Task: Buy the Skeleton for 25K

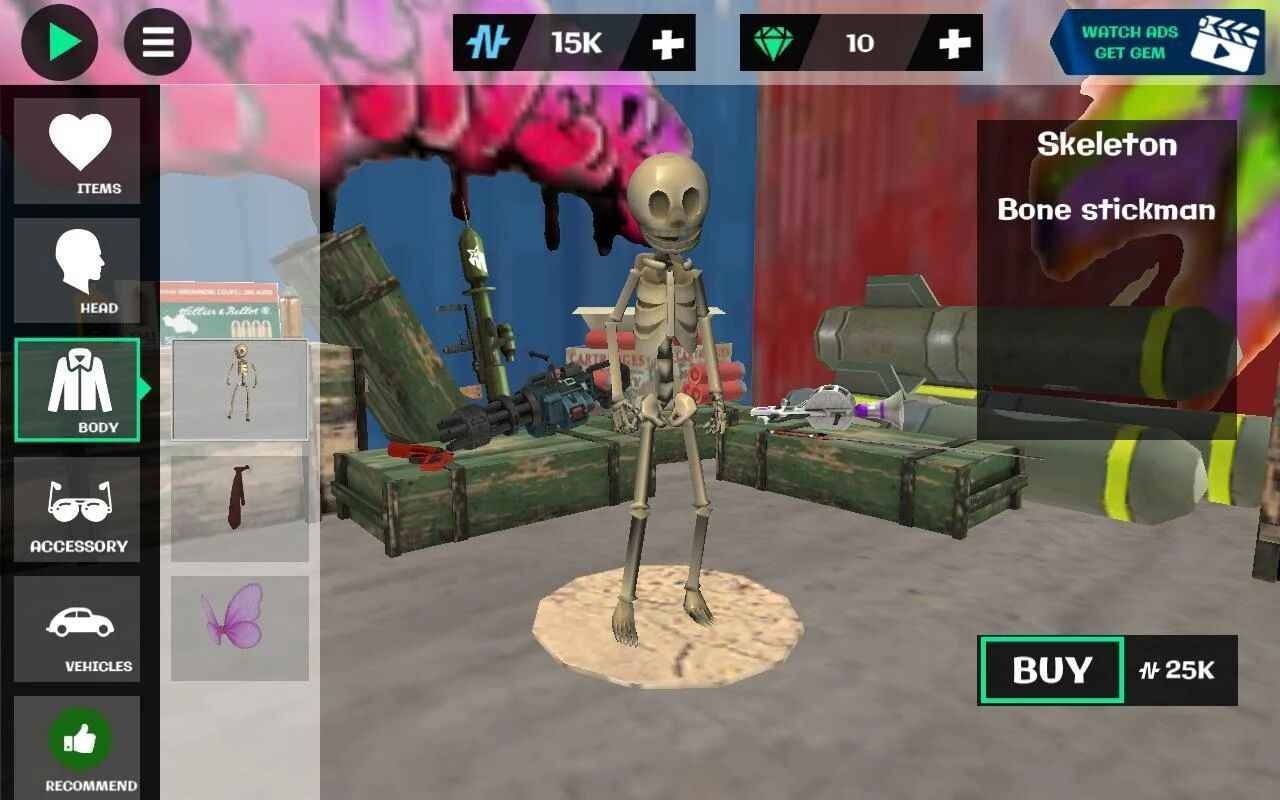Action: (x=1050, y=671)
